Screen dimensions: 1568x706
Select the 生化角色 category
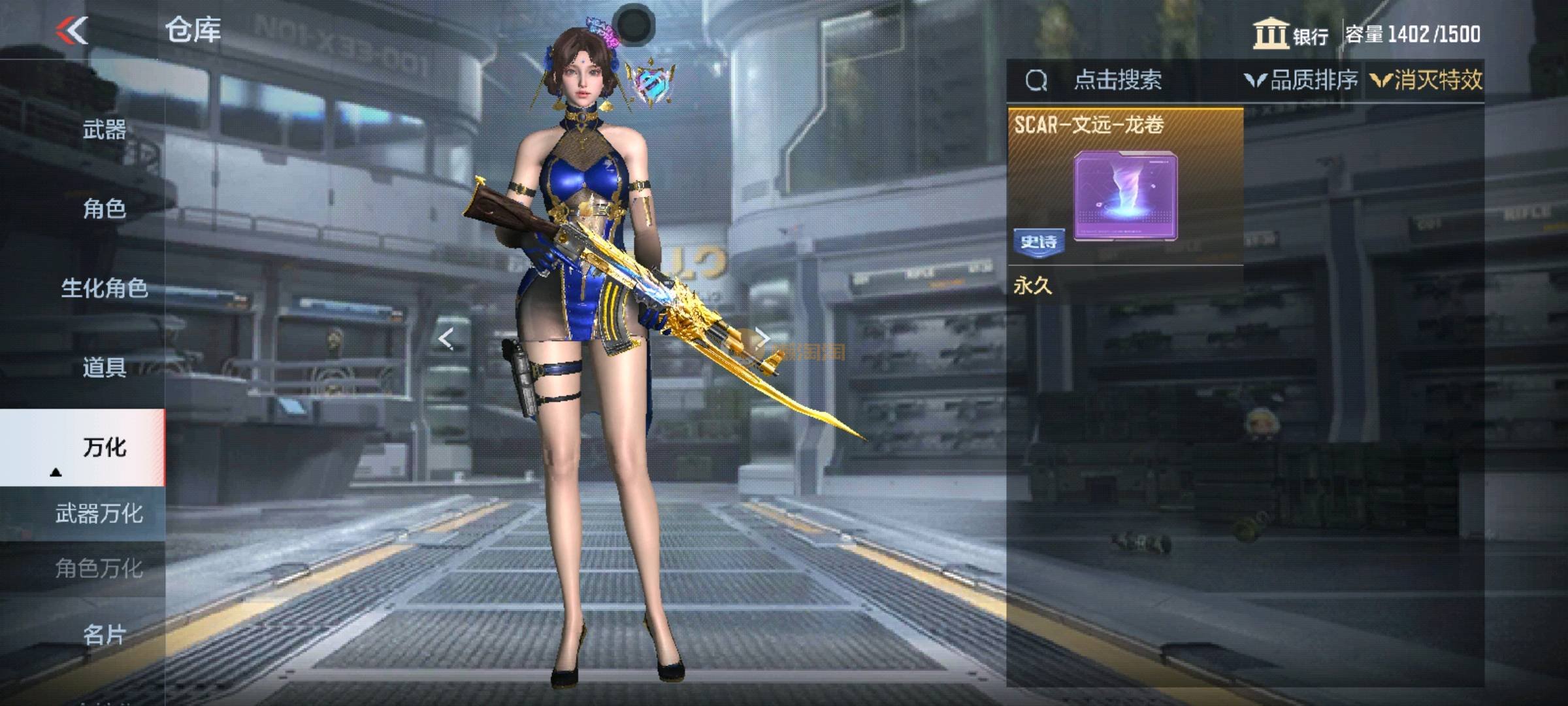[105, 288]
